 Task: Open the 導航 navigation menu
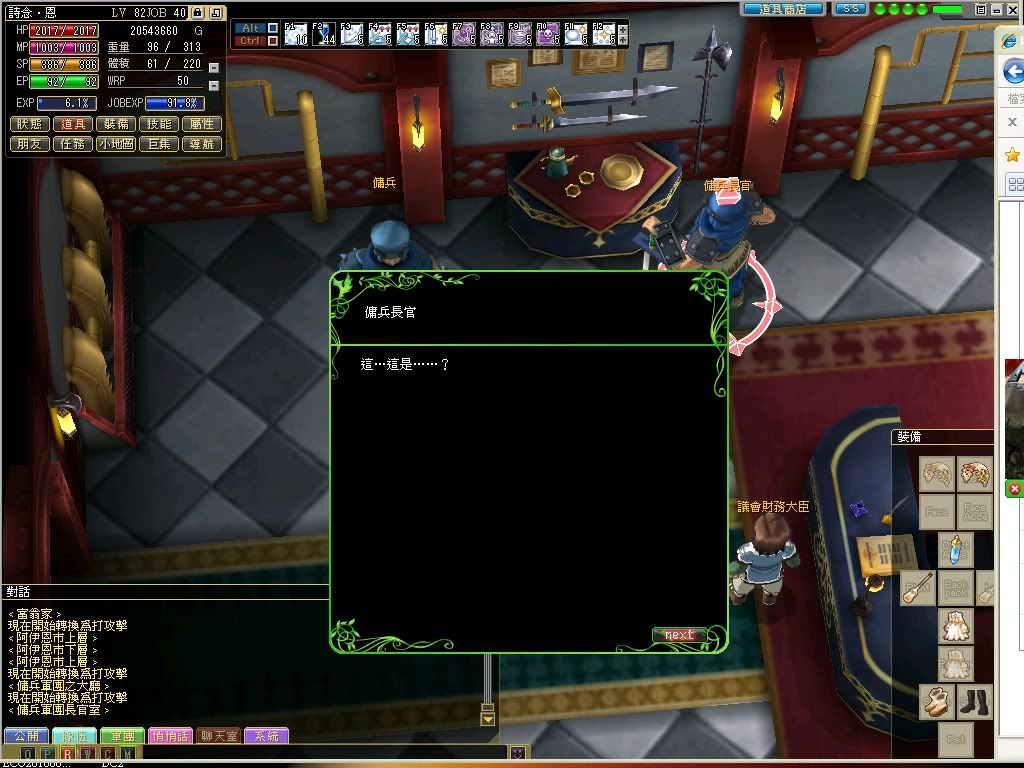(202, 144)
